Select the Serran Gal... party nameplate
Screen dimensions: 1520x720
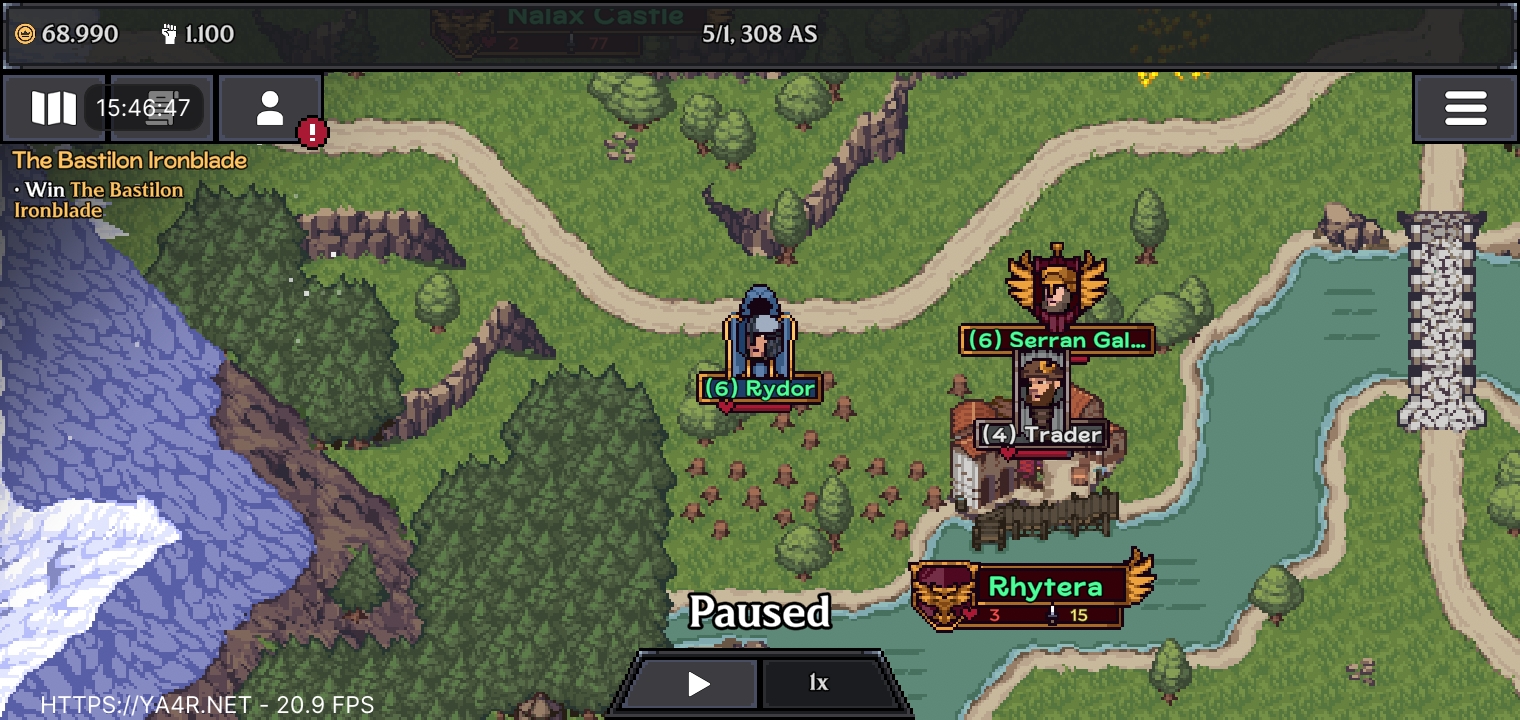(x=1057, y=340)
